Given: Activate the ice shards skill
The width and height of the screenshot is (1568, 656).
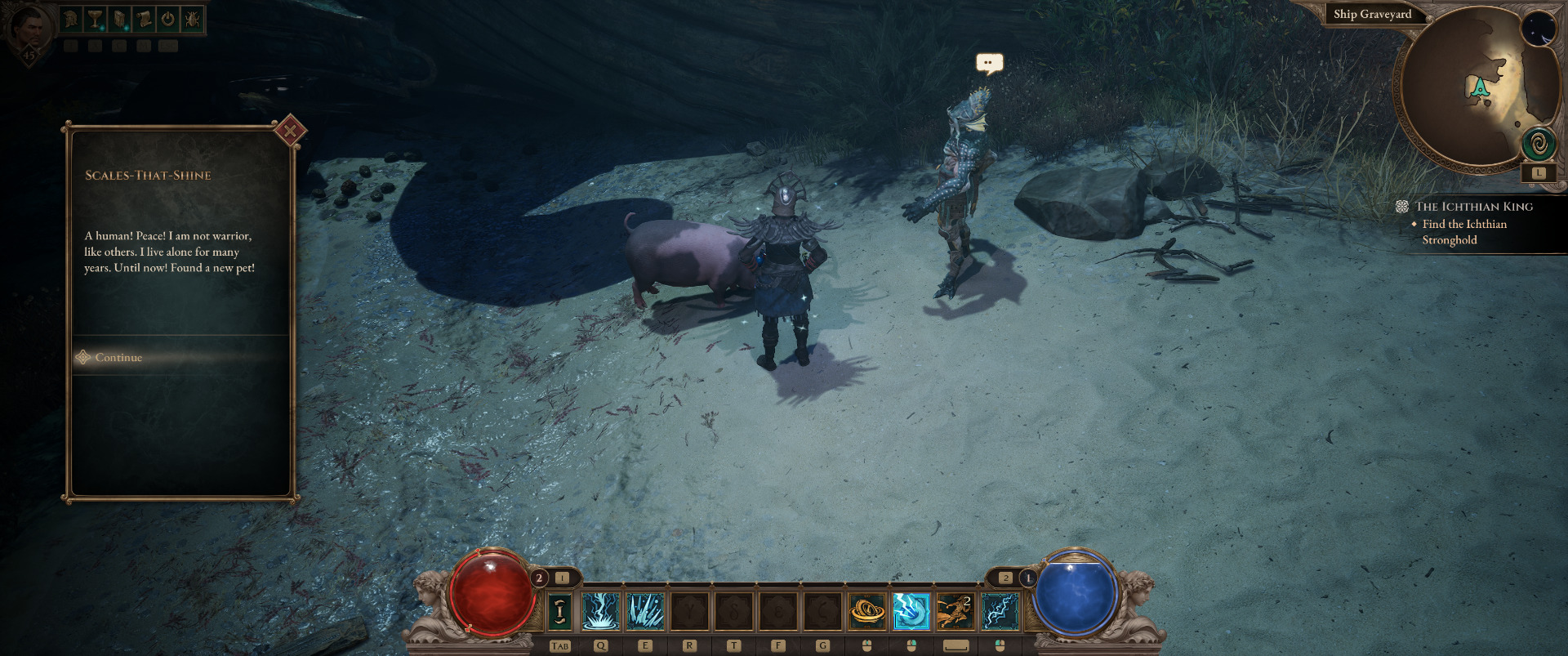Looking at the screenshot, I should 645,611.
